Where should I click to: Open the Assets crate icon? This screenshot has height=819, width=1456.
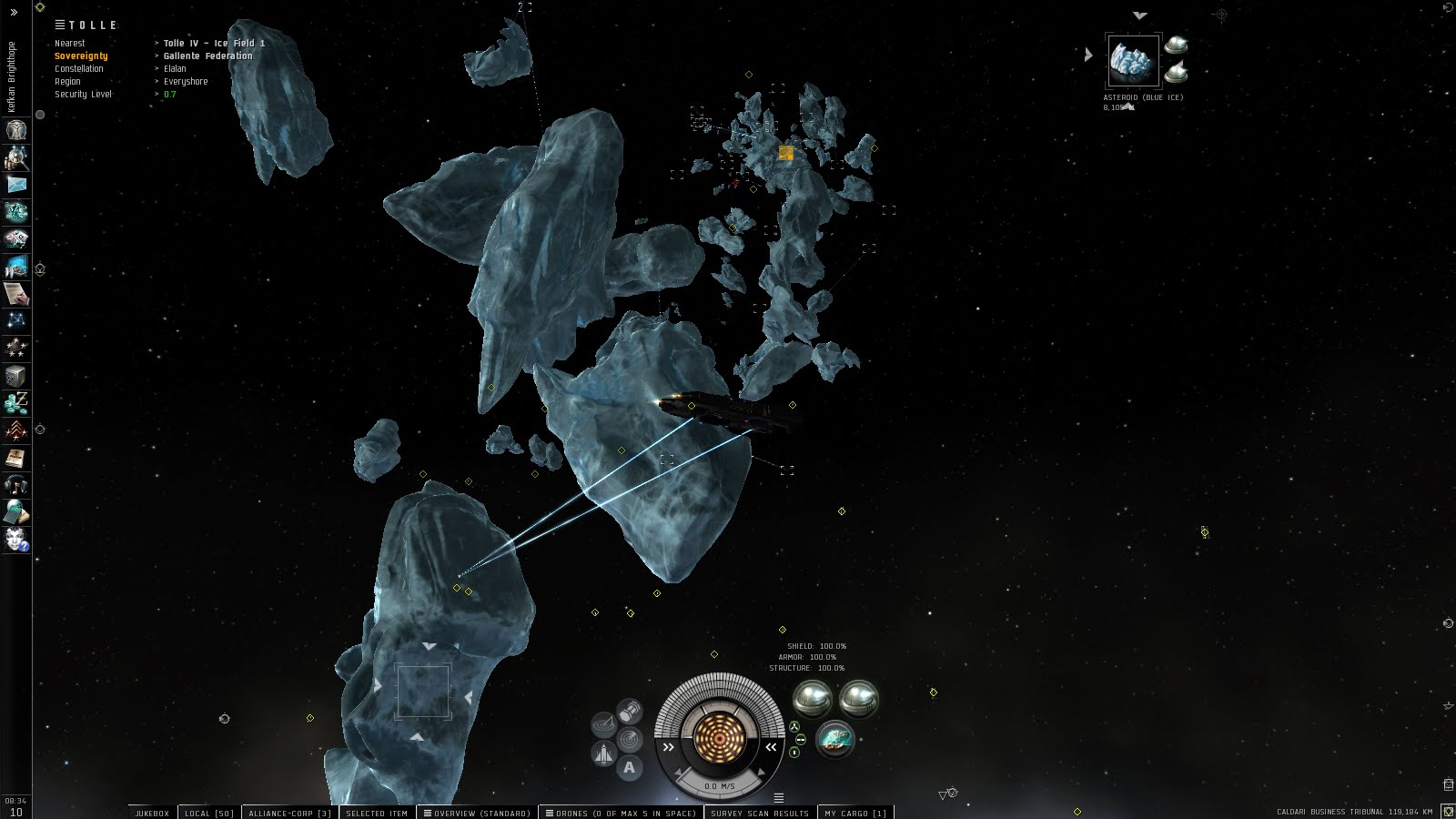click(16, 376)
